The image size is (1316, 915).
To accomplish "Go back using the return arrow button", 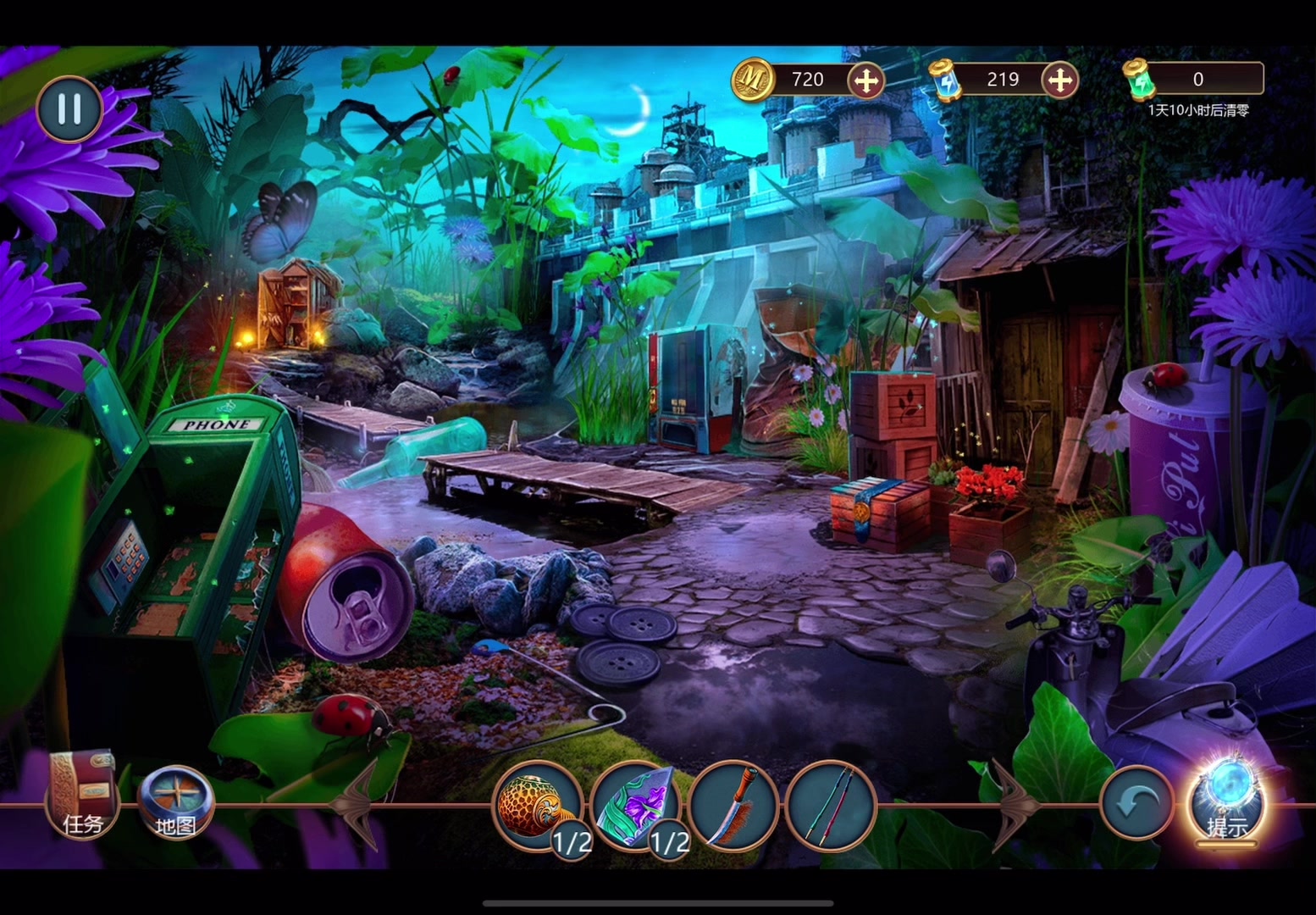I will 1136,802.
